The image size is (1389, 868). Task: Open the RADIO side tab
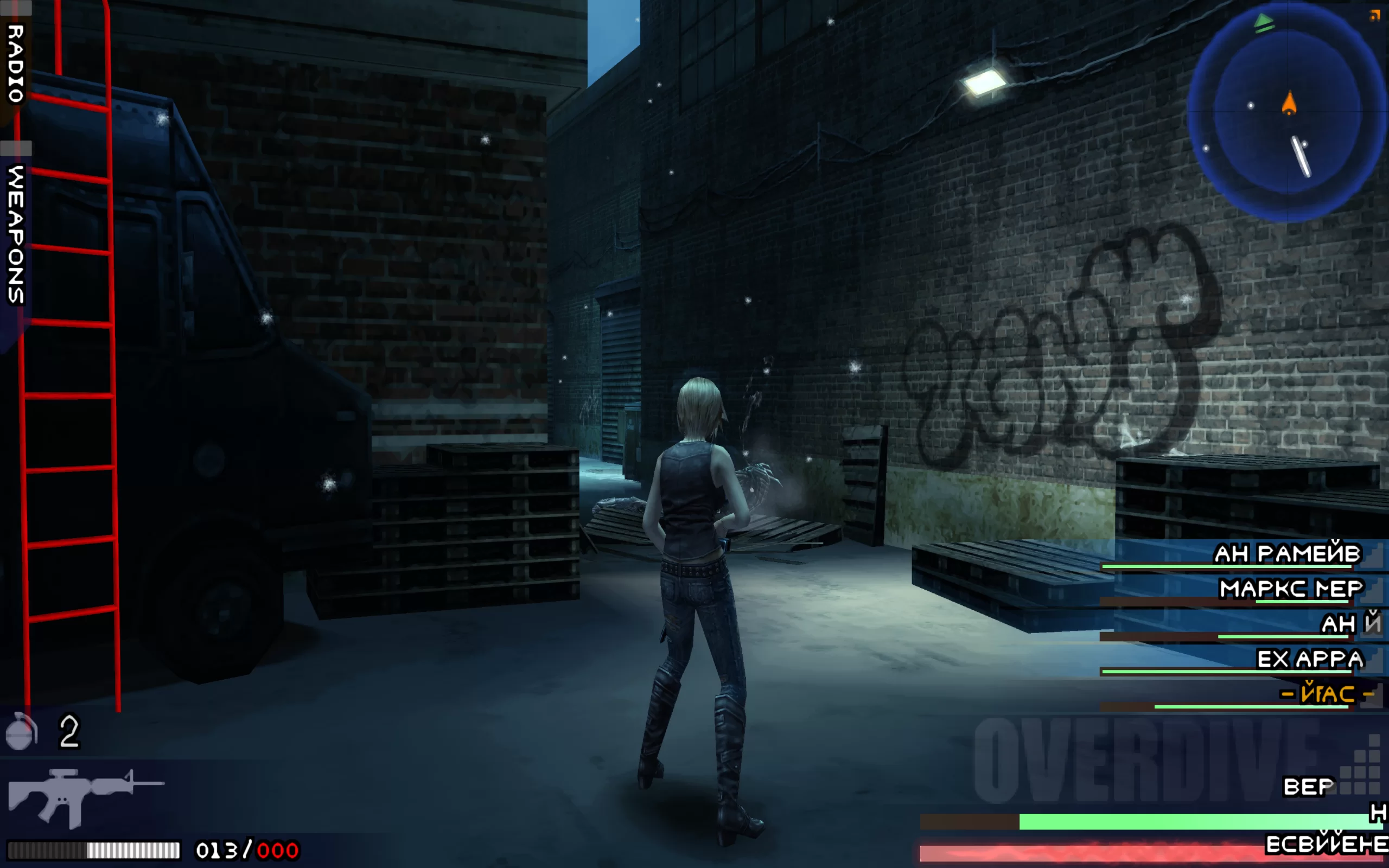[16, 63]
